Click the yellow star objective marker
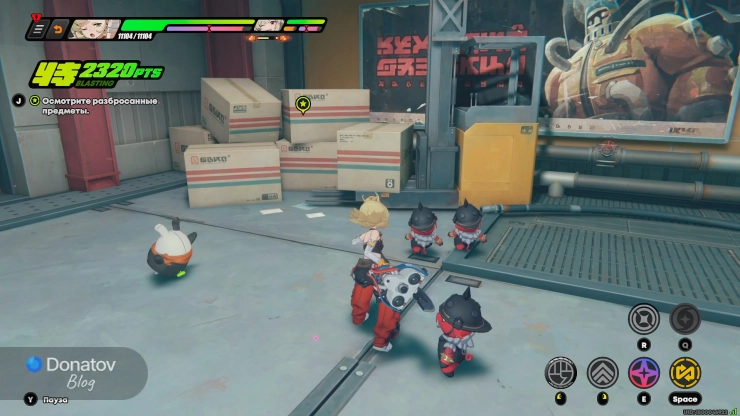This screenshot has height=416, width=740. (304, 102)
